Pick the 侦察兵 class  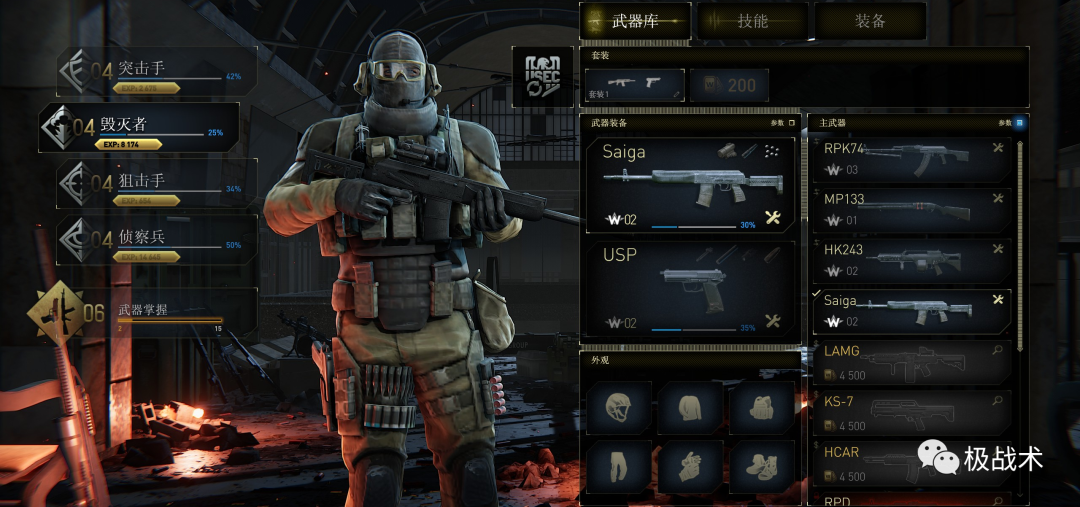click(x=157, y=240)
